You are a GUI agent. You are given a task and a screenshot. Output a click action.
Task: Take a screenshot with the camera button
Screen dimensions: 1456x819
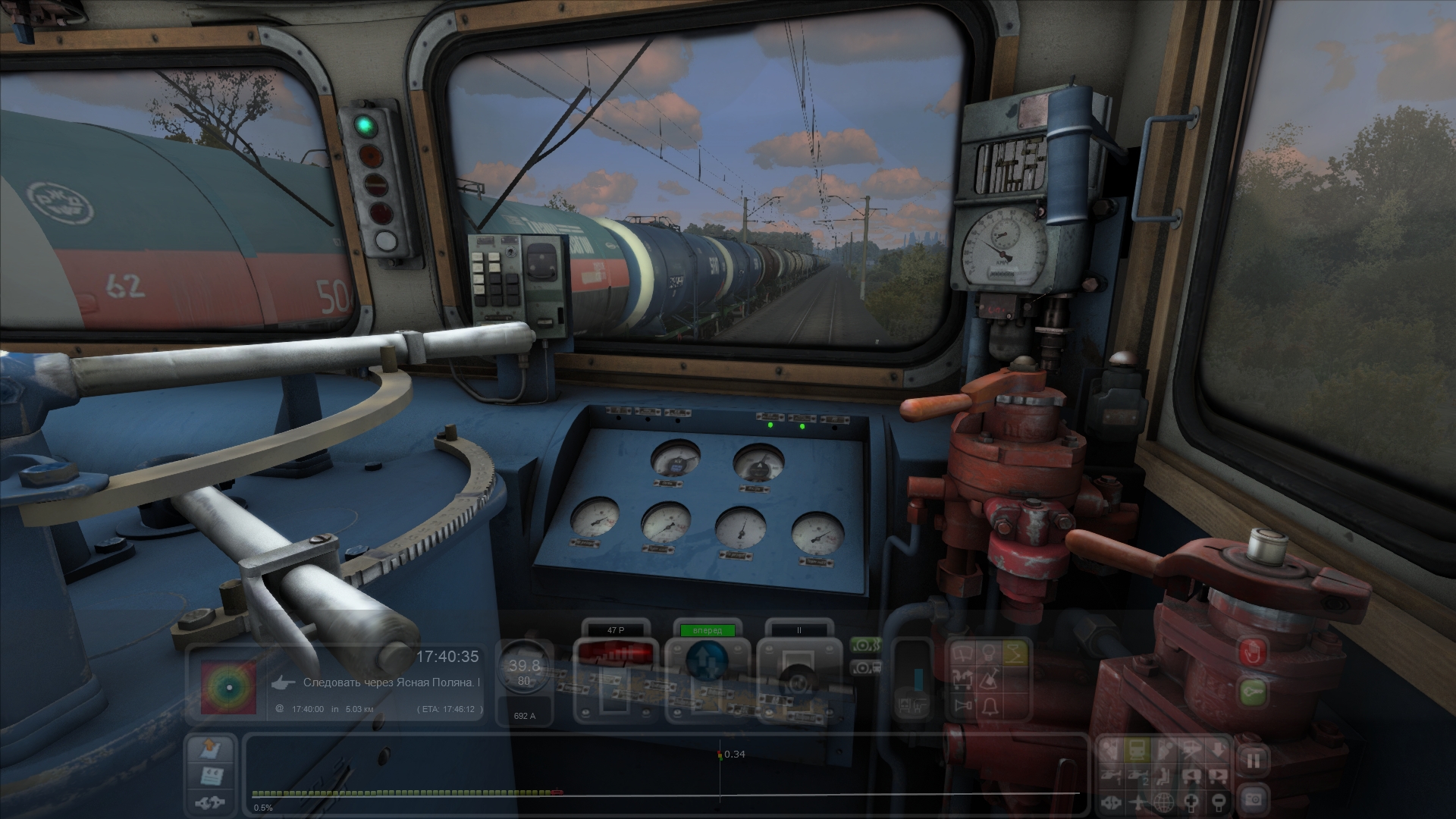(x=1253, y=799)
